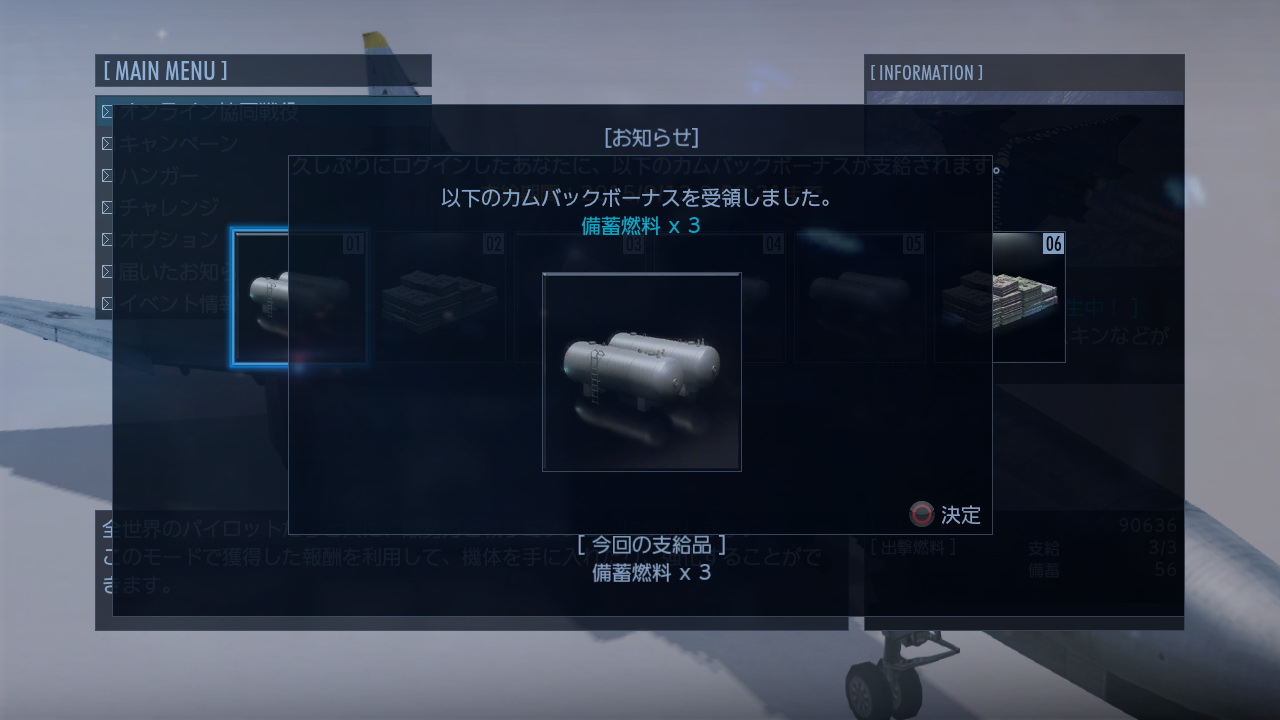Click the 備蓄燃料 x 3 reward text
Image resolution: width=1280 pixels, height=720 pixels.
point(641,226)
